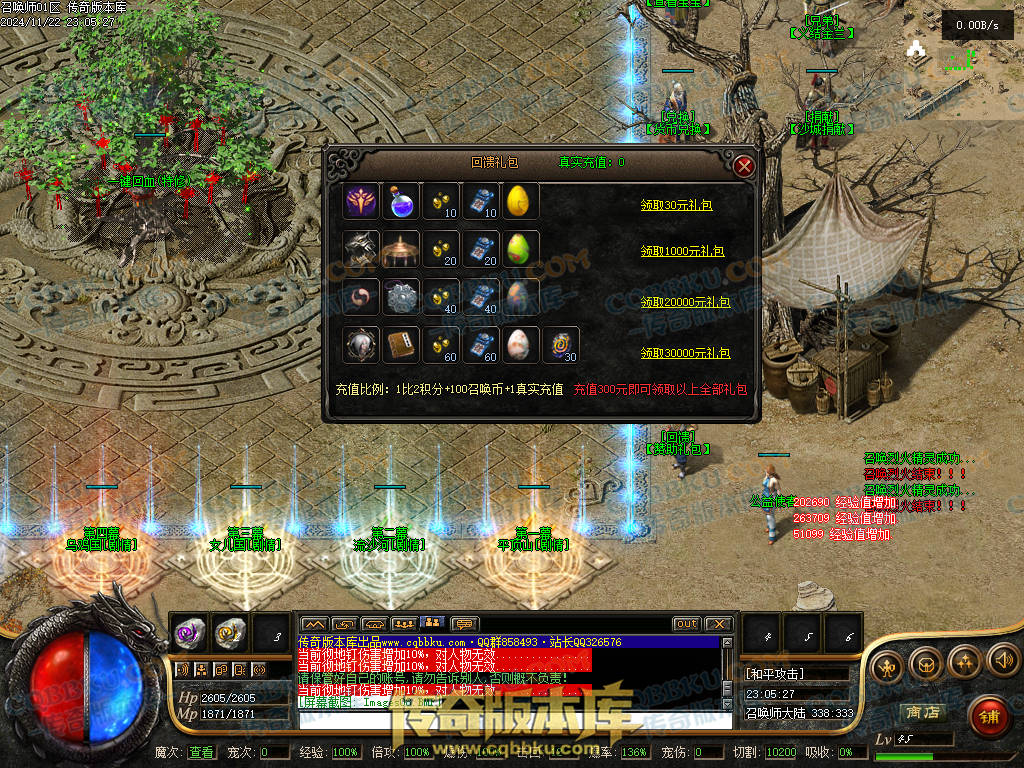The height and width of the screenshot is (768, 1024).
Task: Click the chat panel's out button
Action: pos(686,624)
